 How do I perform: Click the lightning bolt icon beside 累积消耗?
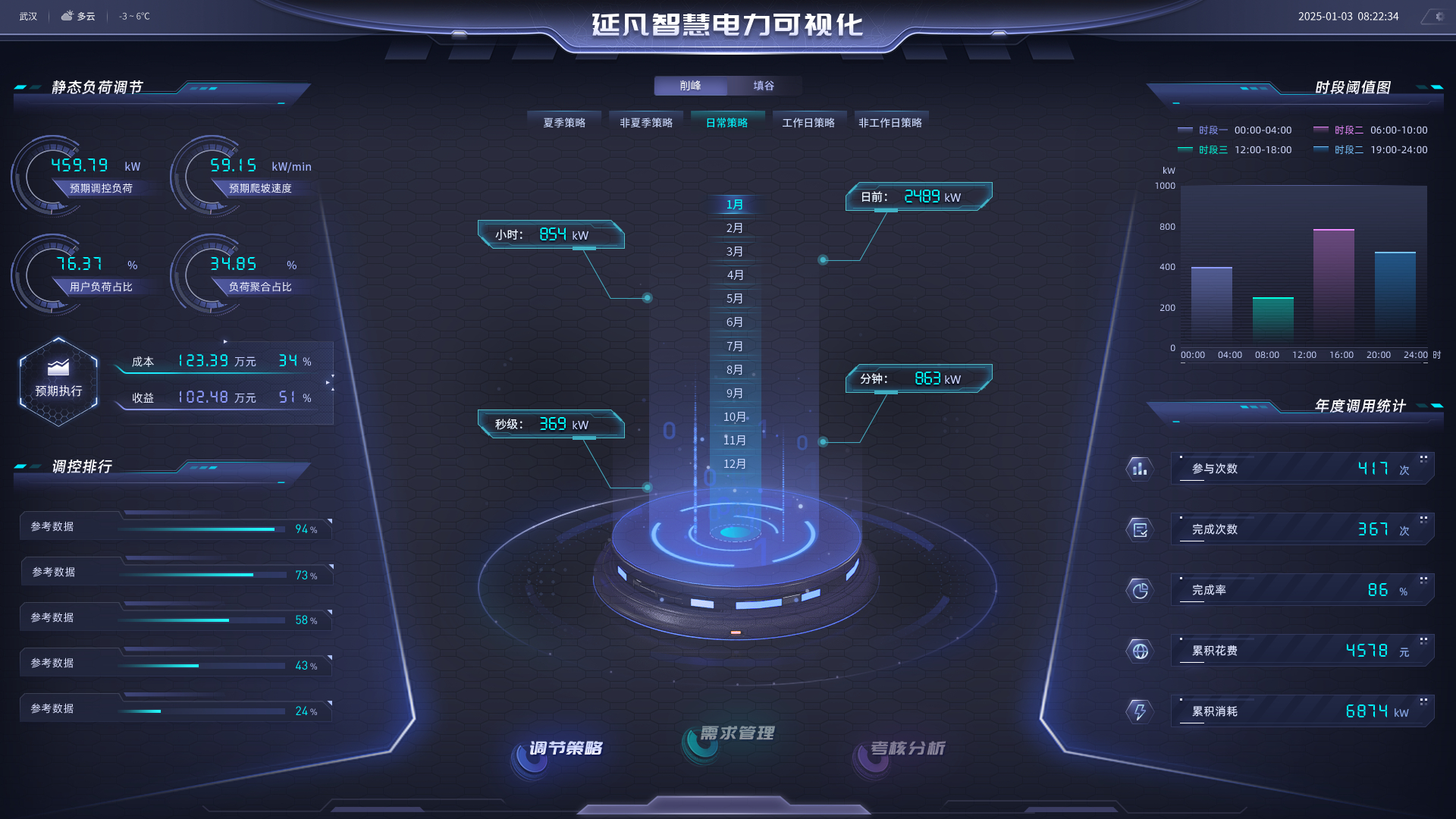(1140, 711)
